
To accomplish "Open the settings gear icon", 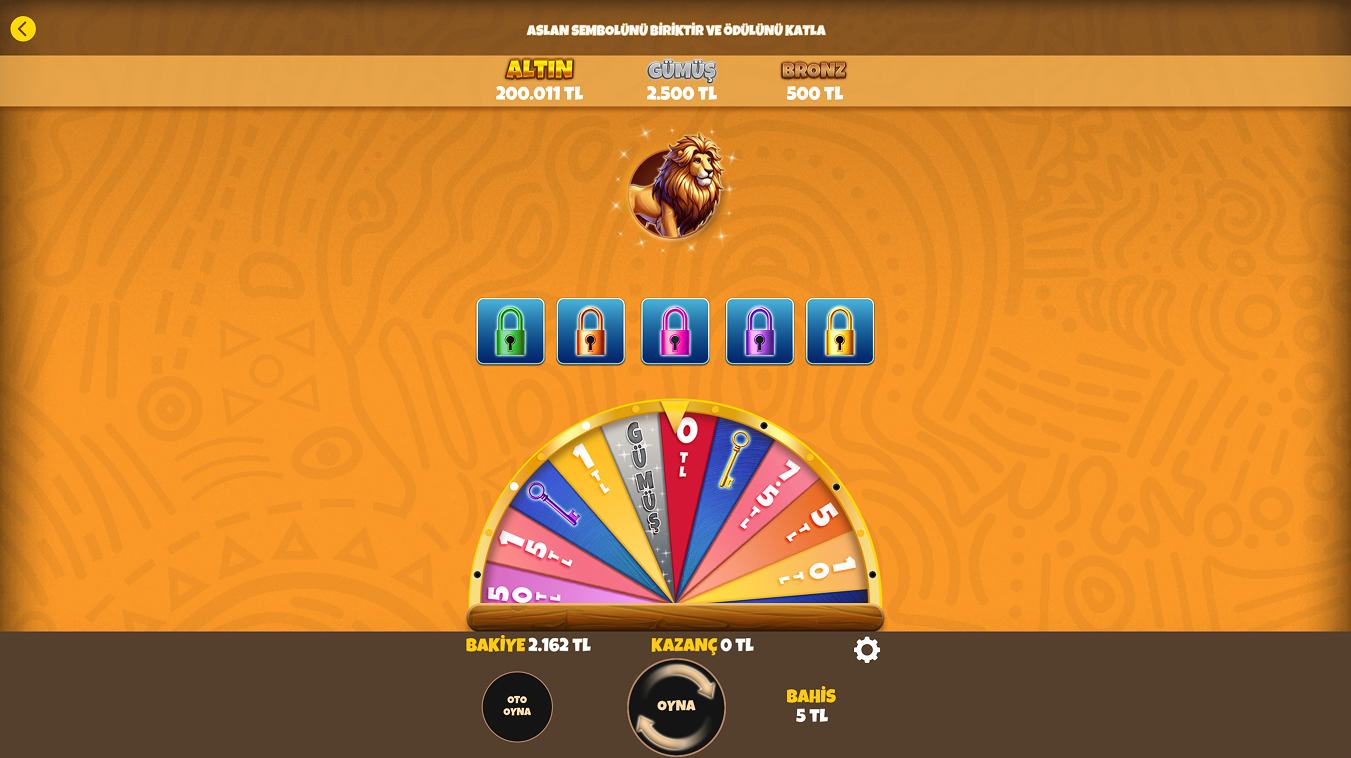I will click(866, 650).
